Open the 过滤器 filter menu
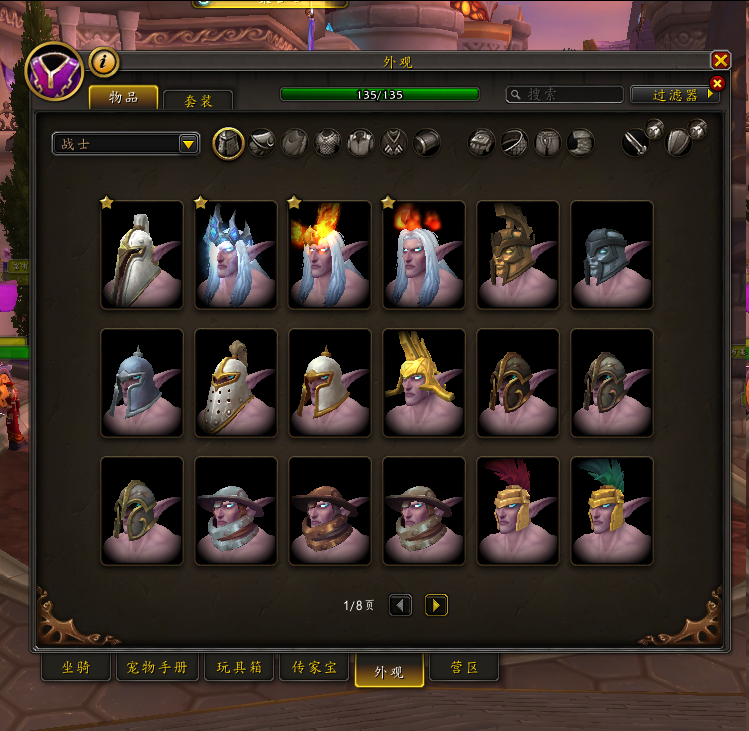 tap(675, 94)
